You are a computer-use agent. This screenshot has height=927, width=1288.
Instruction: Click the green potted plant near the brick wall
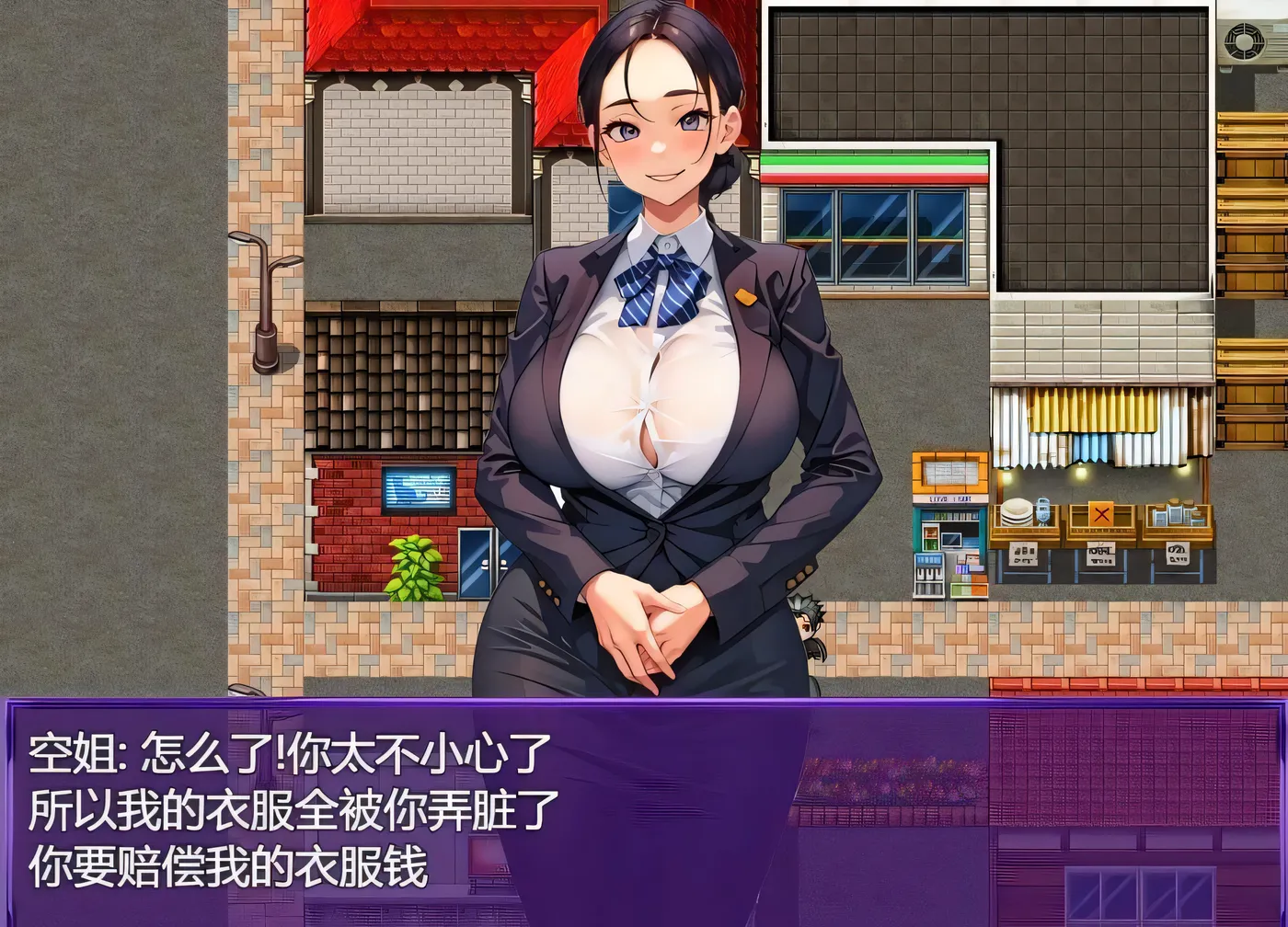pos(413,566)
